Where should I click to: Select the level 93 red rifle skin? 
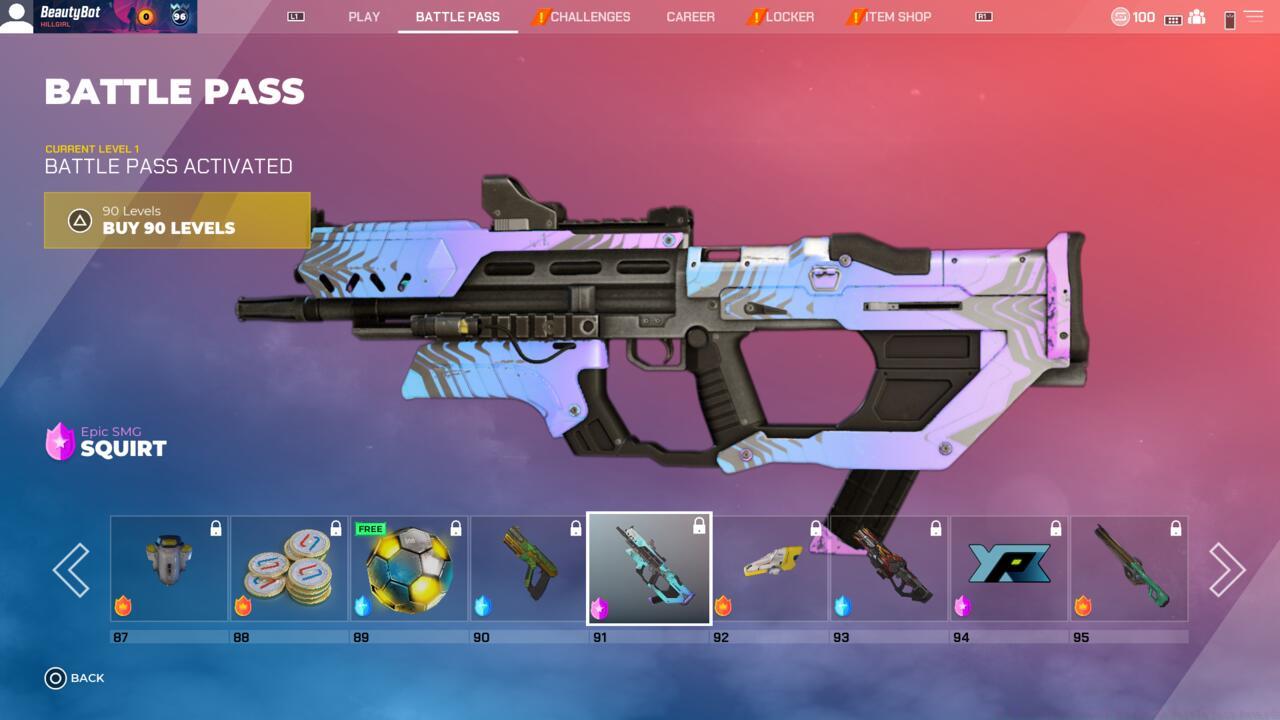tap(889, 569)
